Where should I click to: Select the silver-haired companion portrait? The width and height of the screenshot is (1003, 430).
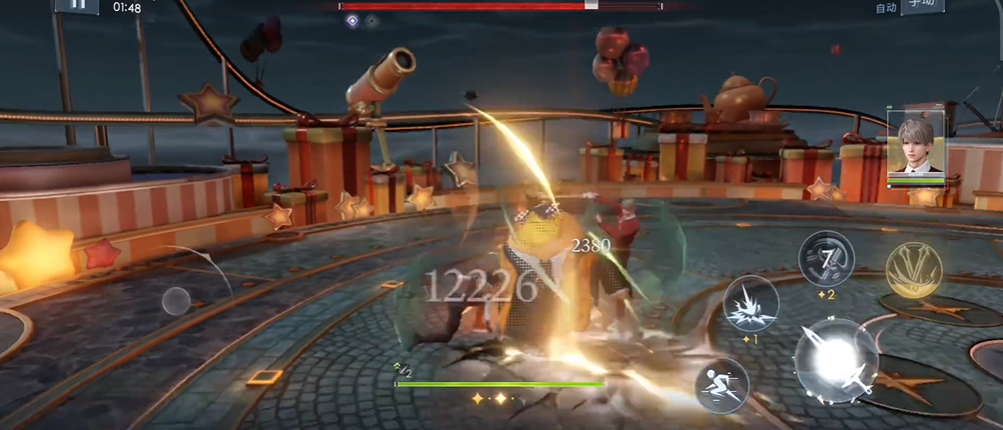pyautogui.click(x=915, y=145)
